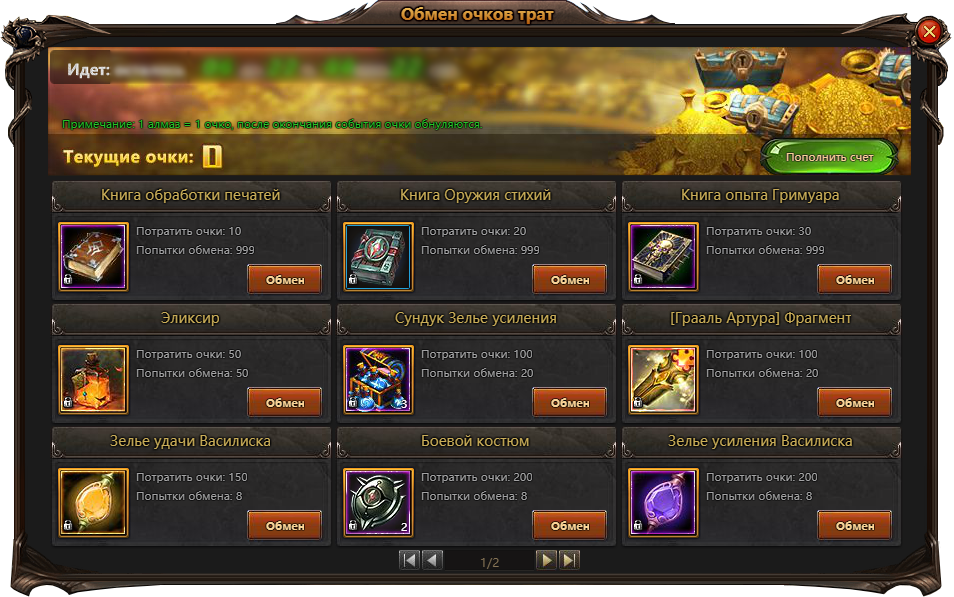Exchange points for Книга опыта Гримуара
The height and width of the screenshot is (597, 954).
tap(854, 280)
